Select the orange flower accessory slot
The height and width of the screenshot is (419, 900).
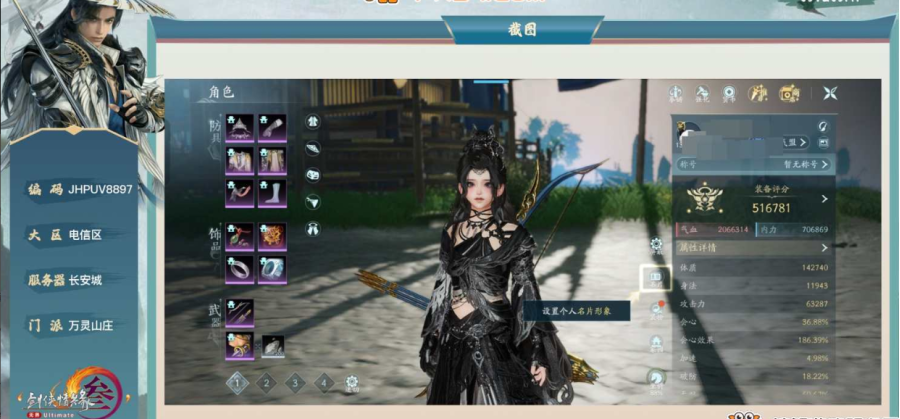pyautogui.click(x=272, y=236)
